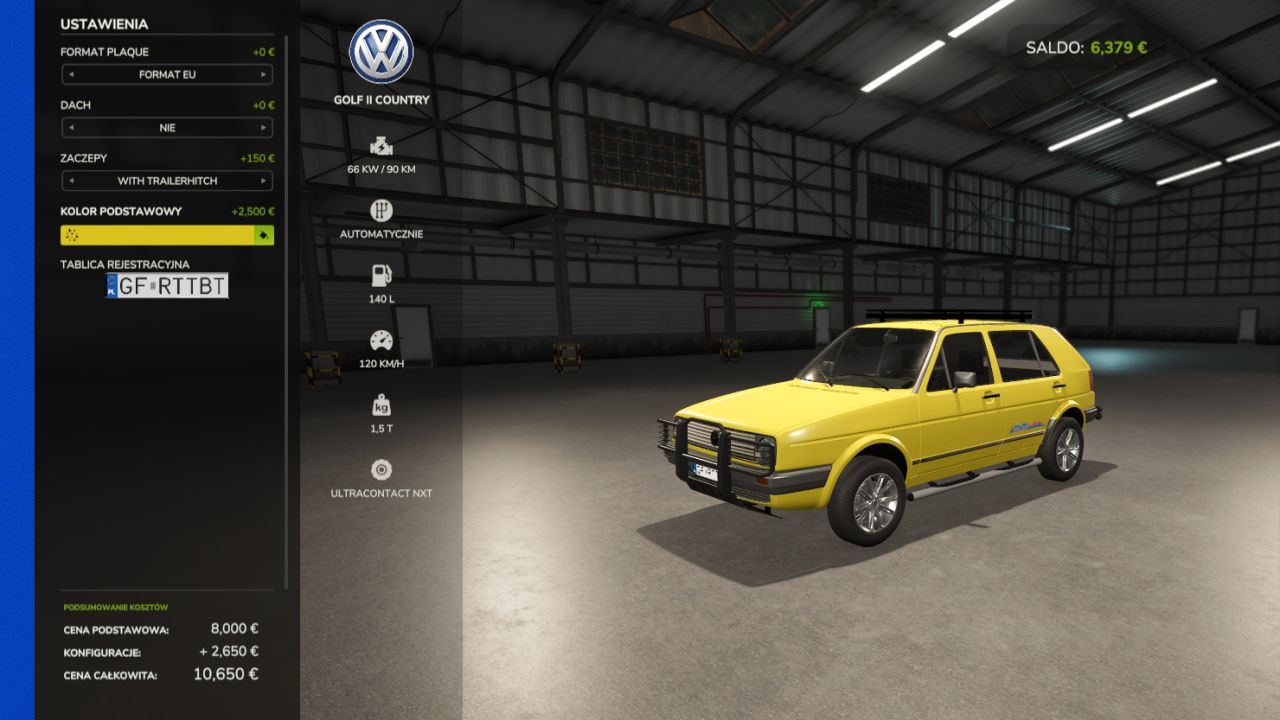Edit the GF RTTBT registration plate
This screenshot has height=720, width=1280.
click(167, 286)
